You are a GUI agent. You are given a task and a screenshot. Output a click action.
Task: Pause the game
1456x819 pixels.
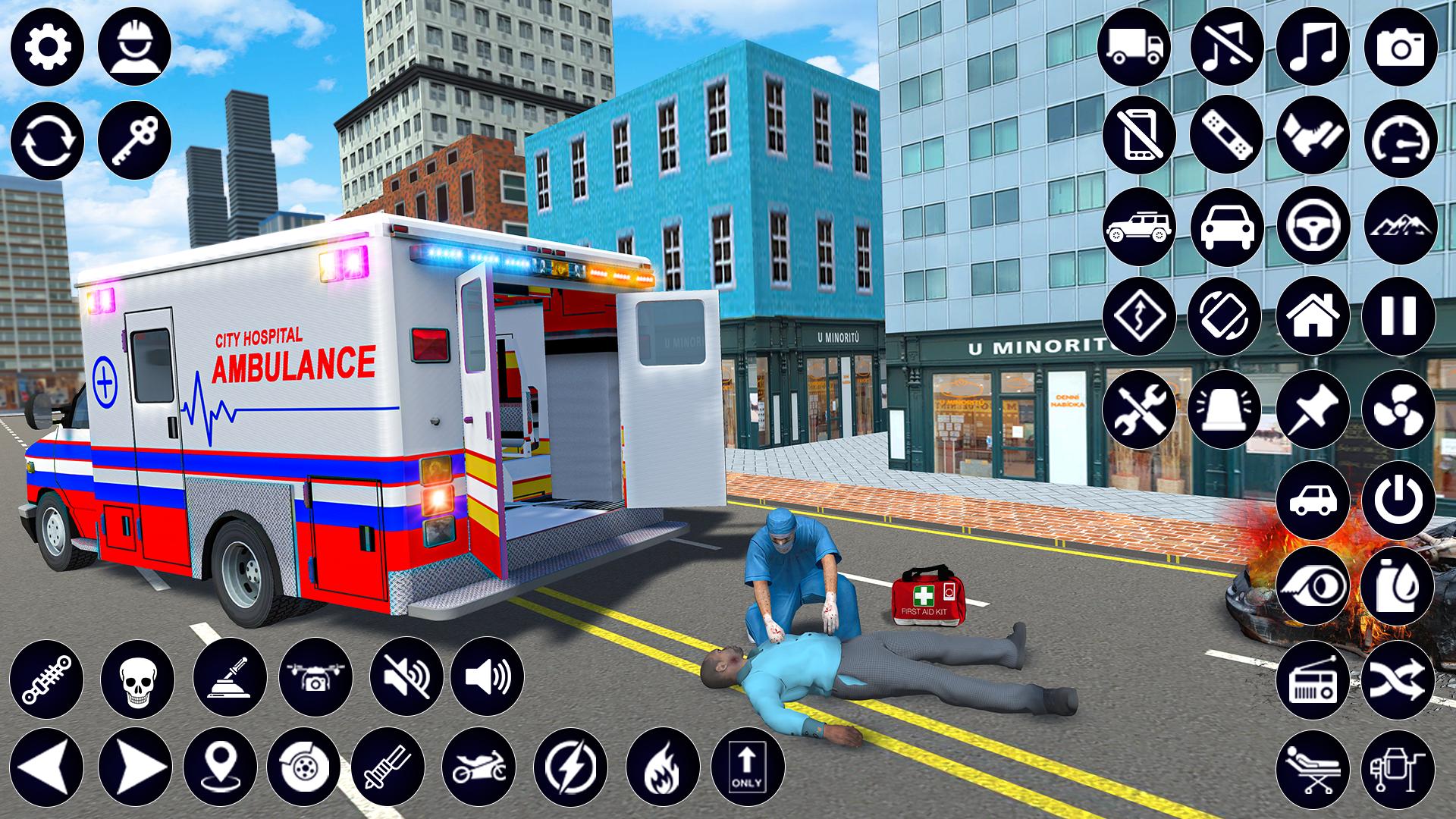tap(1400, 316)
